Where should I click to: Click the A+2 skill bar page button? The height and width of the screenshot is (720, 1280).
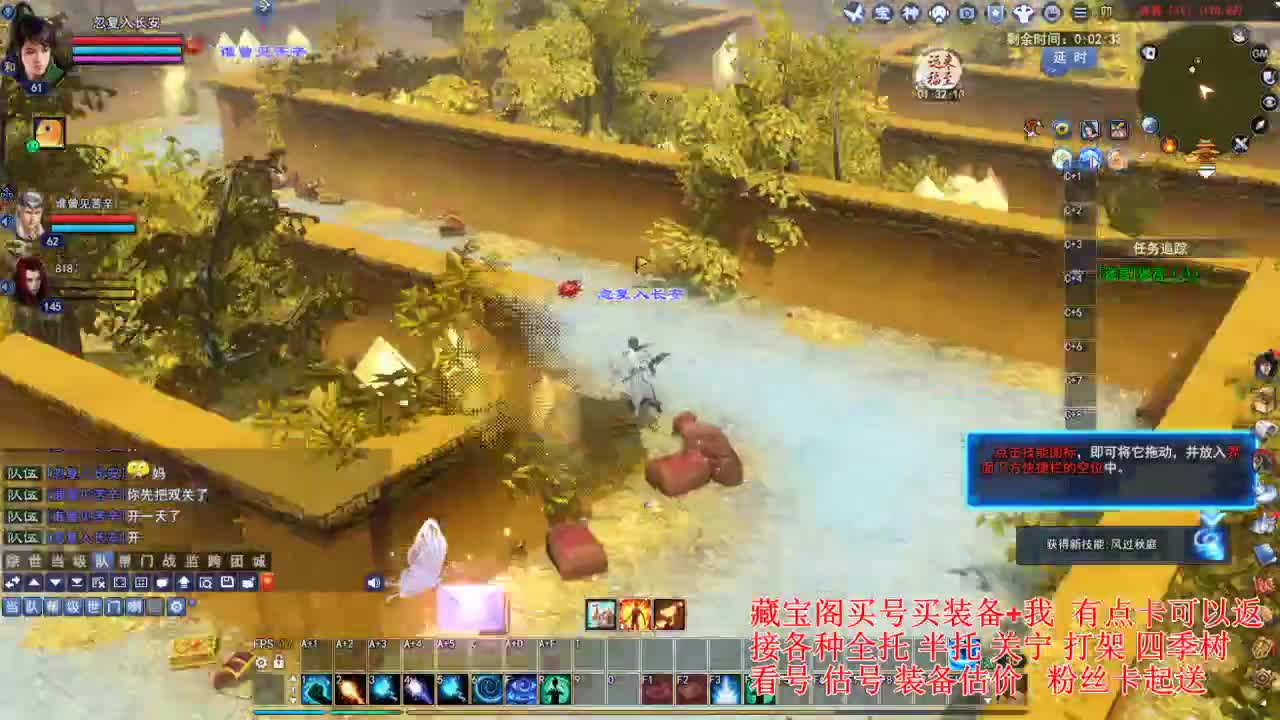(x=342, y=643)
